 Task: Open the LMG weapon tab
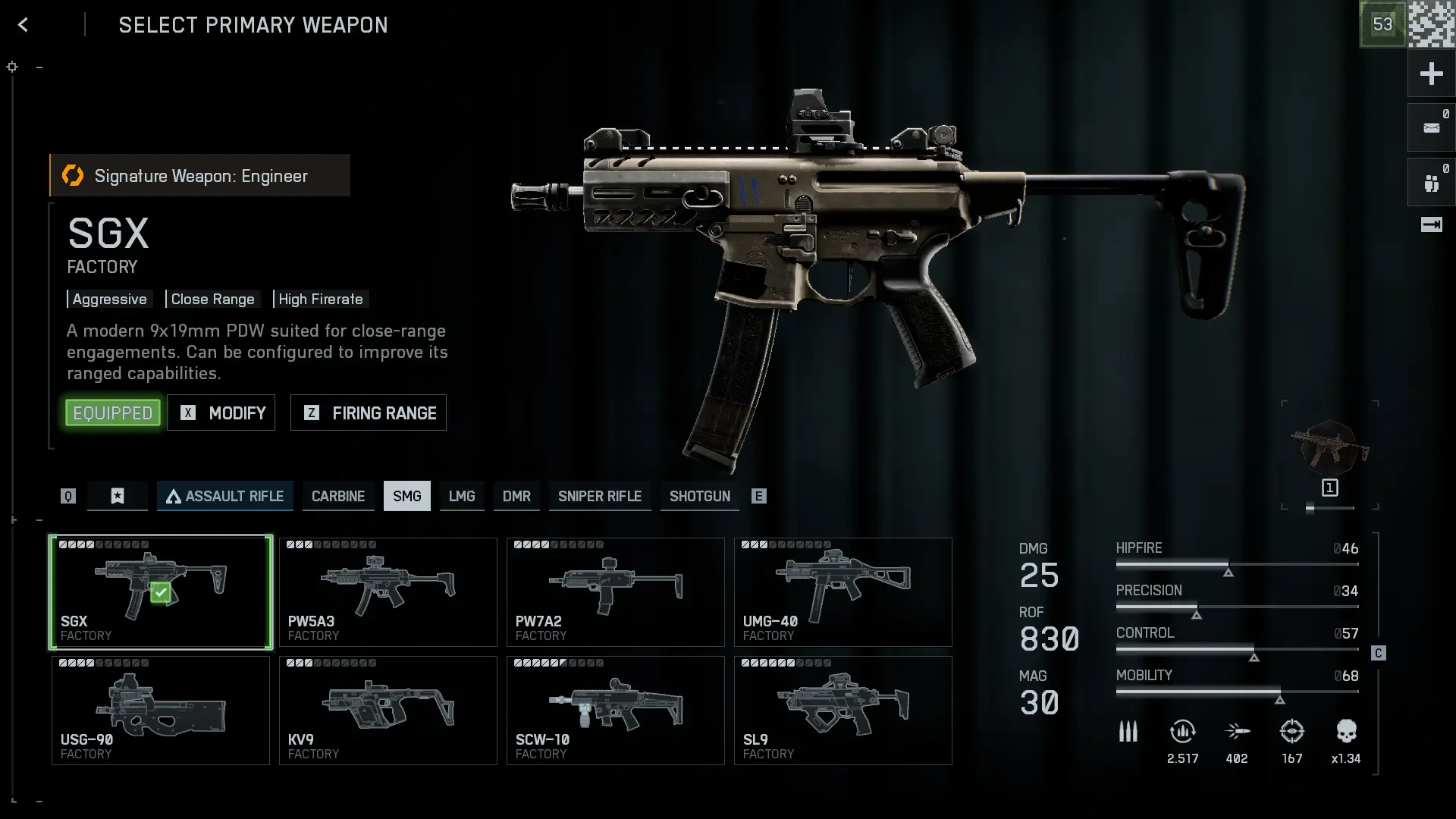pyautogui.click(x=462, y=496)
